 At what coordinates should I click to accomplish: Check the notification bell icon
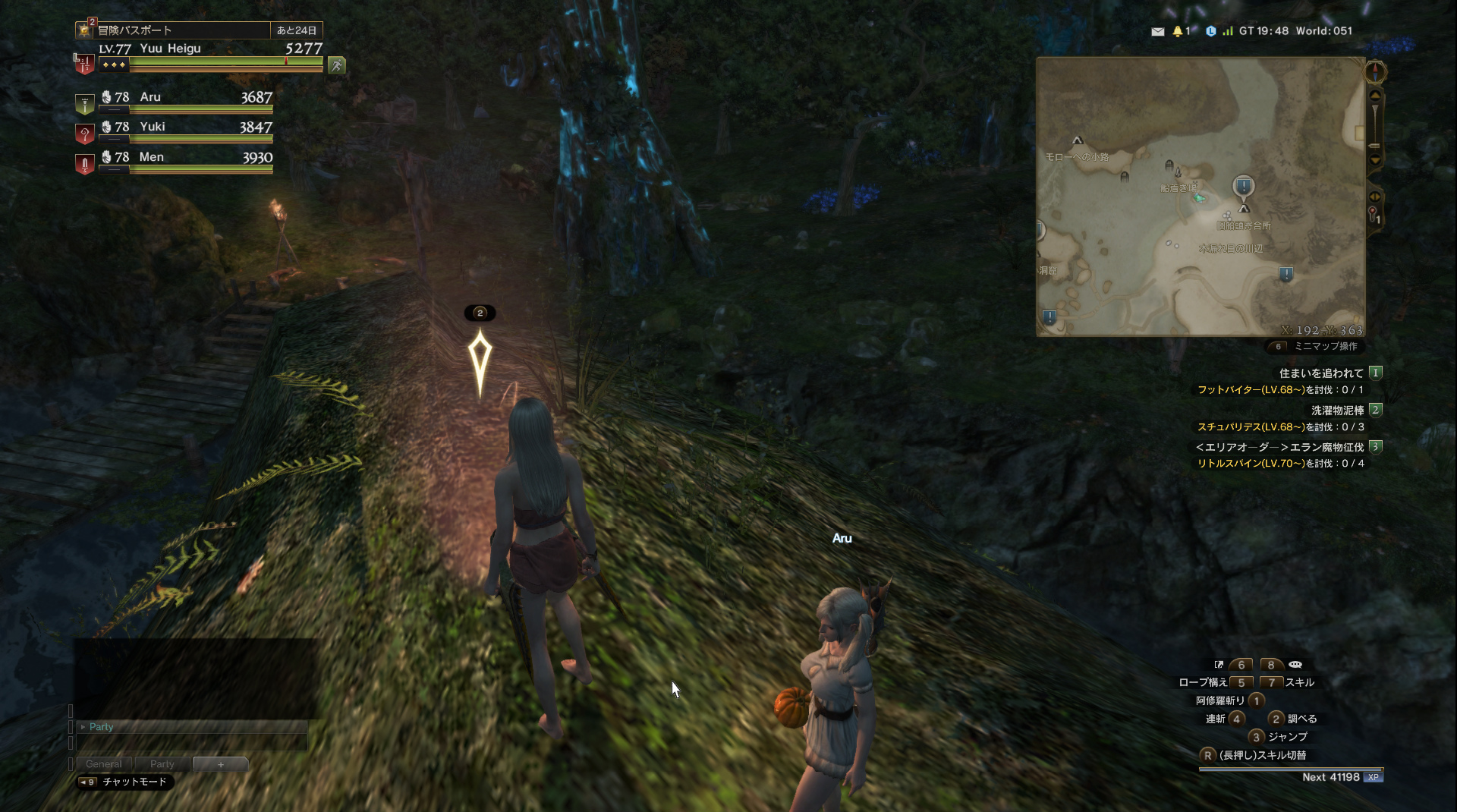(1178, 32)
